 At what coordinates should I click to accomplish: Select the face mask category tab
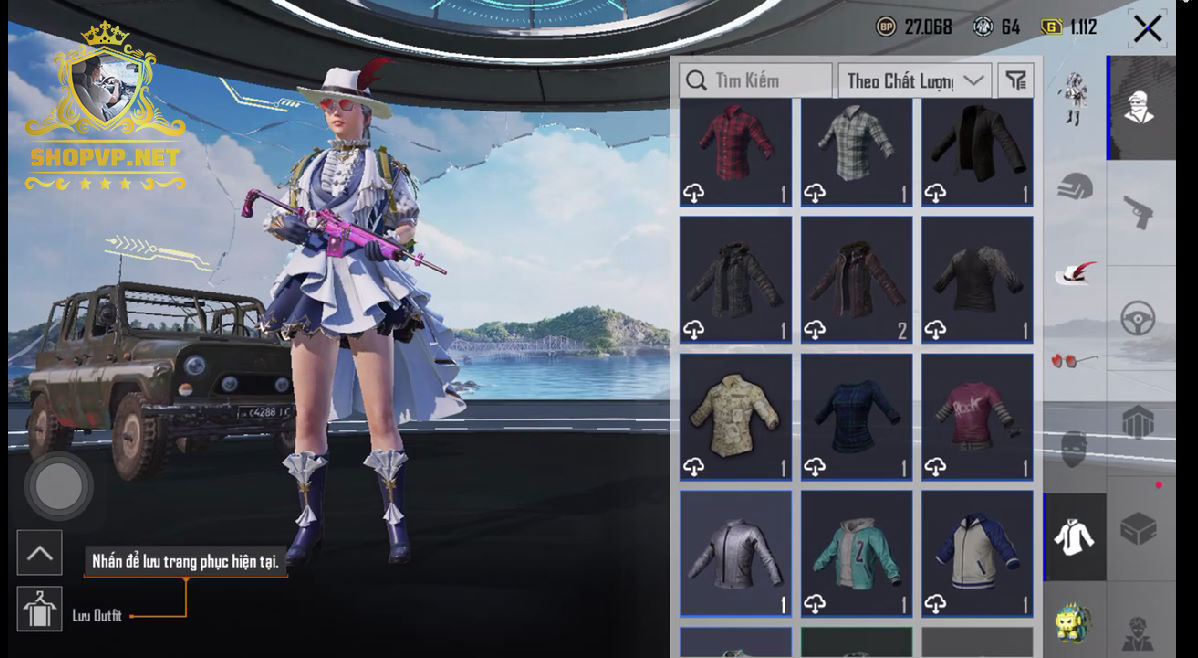pyautogui.click(x=1075, y=448)
